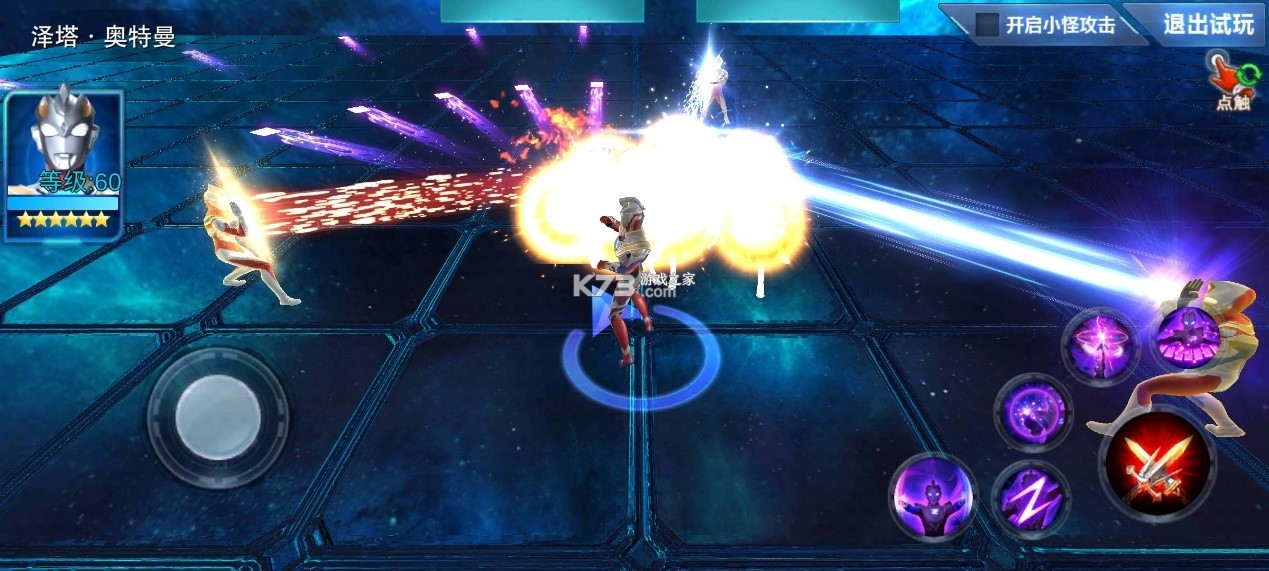Touch the virtual movement joystick
The image size is (1269, 571).
(x=218, y=418)
